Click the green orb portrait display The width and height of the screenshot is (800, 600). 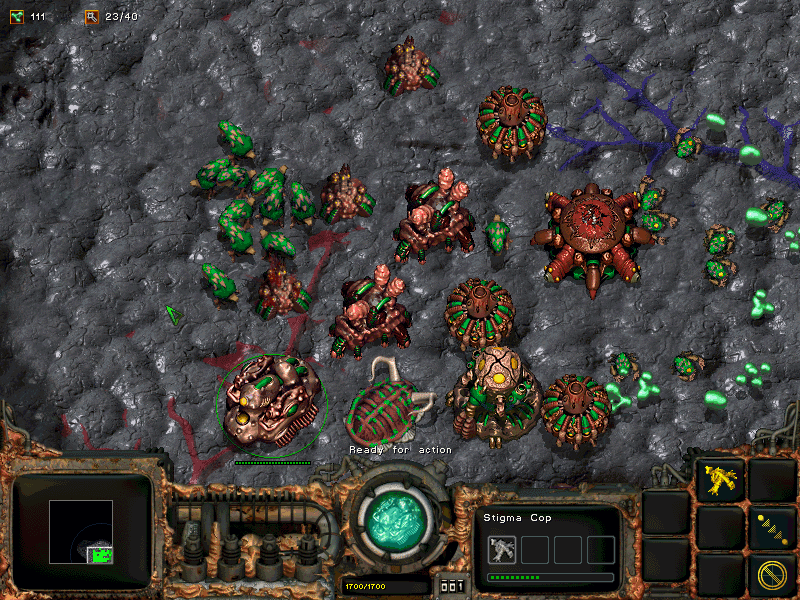(396, 521)
